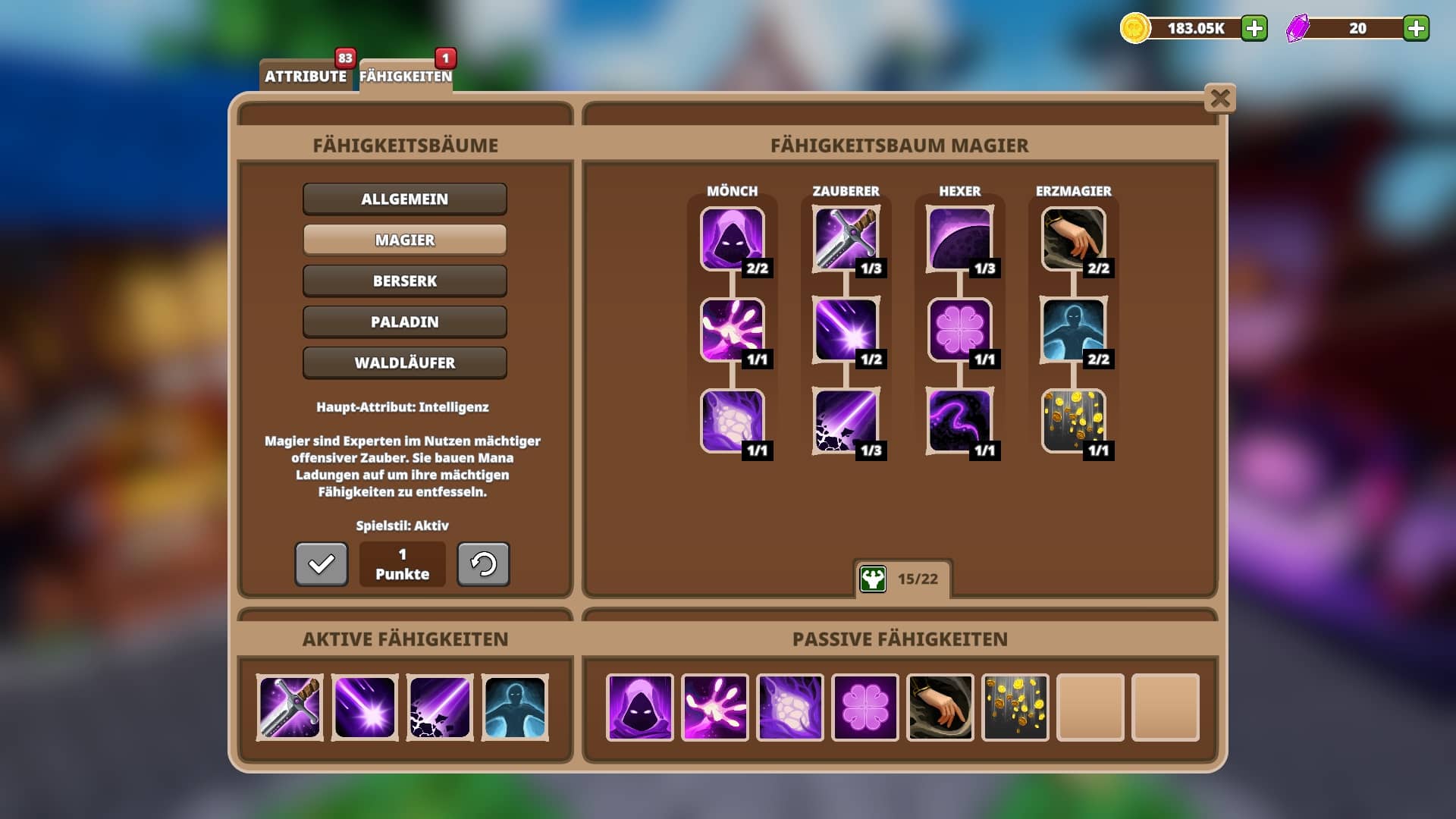
Task: Select the Allgemein skill tree
Action: tap(404, 199)
